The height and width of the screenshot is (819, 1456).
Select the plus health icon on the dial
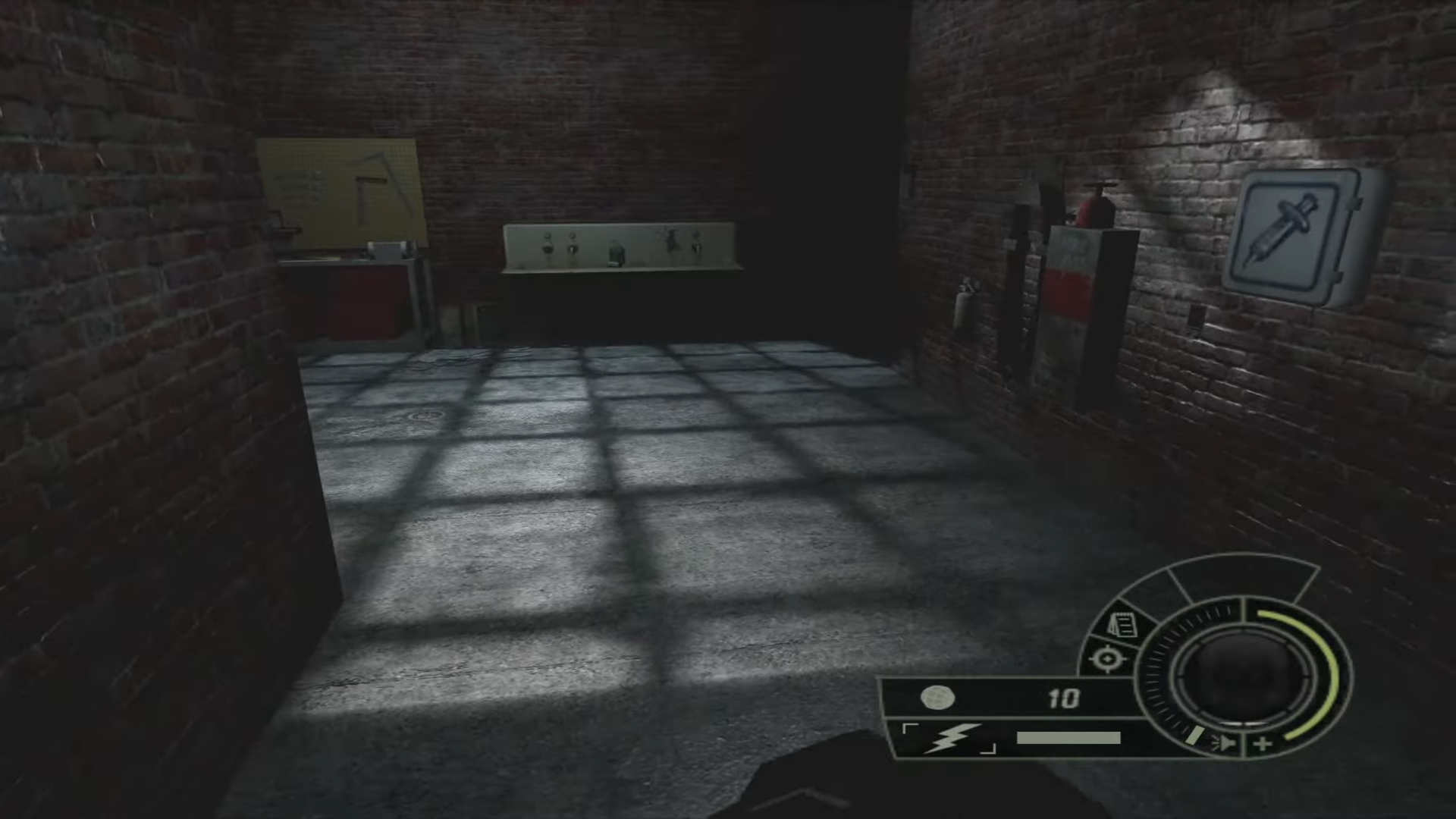[1263, 743]
